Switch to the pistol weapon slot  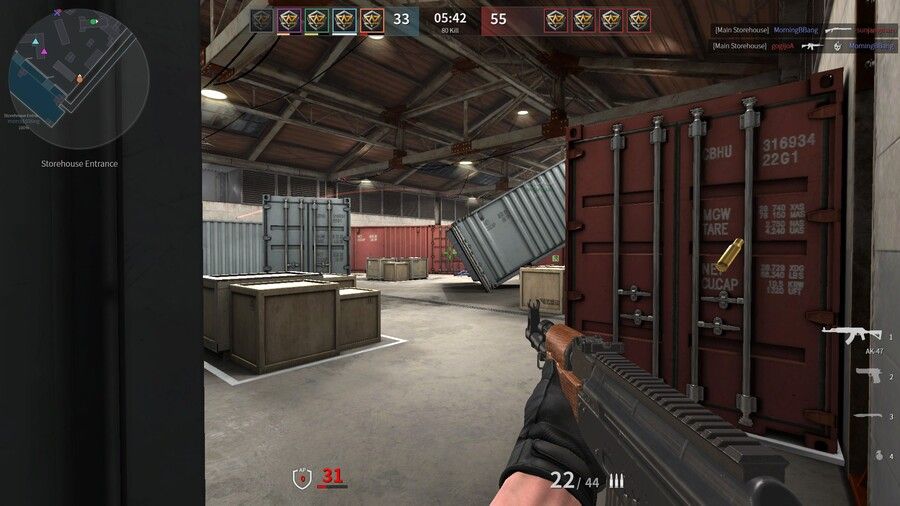tap(867, 375)
